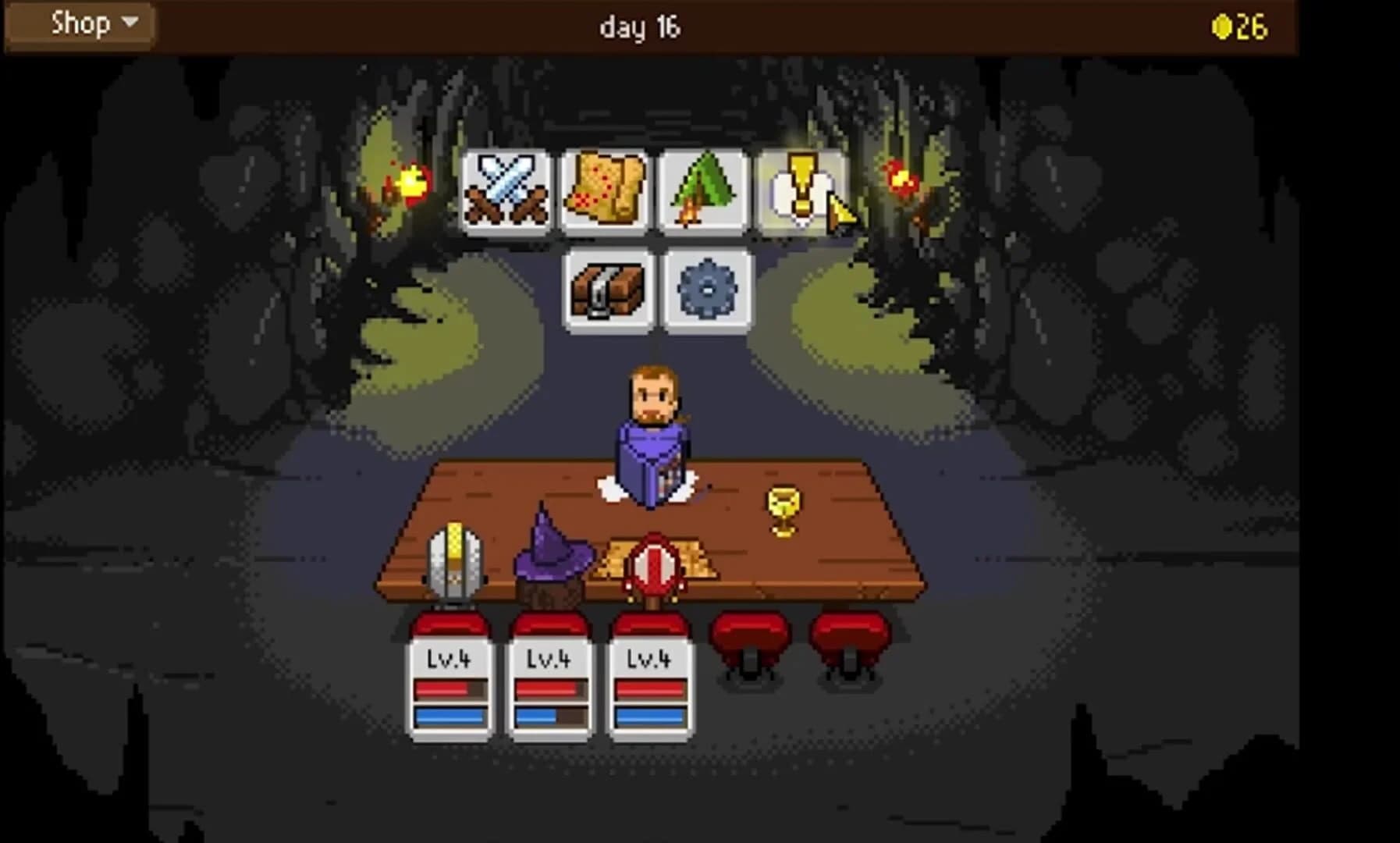The height and width of the screenshot is (843, 1400).
Task: Select the crossed swords battle icon
Action: 506,190
